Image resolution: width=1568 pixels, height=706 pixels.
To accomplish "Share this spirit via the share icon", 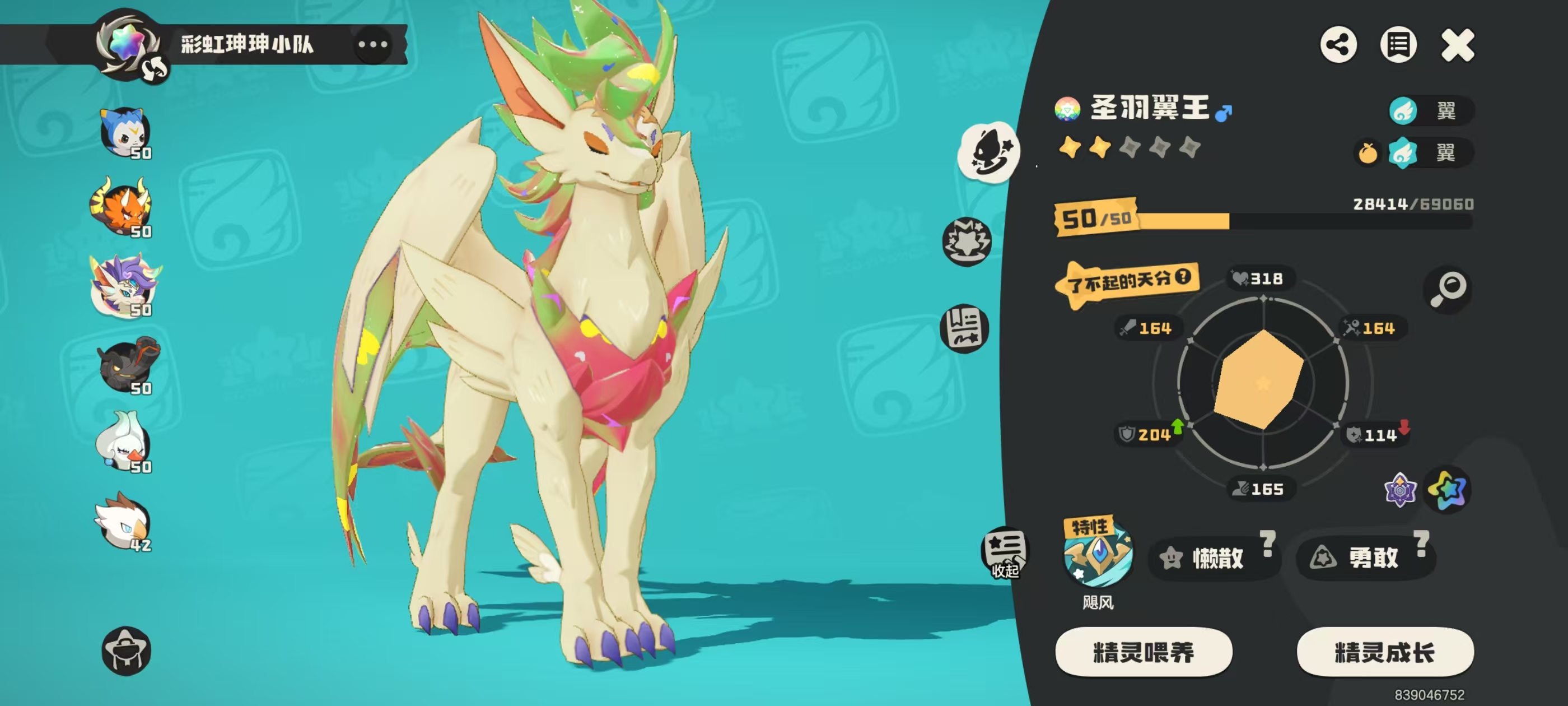I will point(1338,45).
